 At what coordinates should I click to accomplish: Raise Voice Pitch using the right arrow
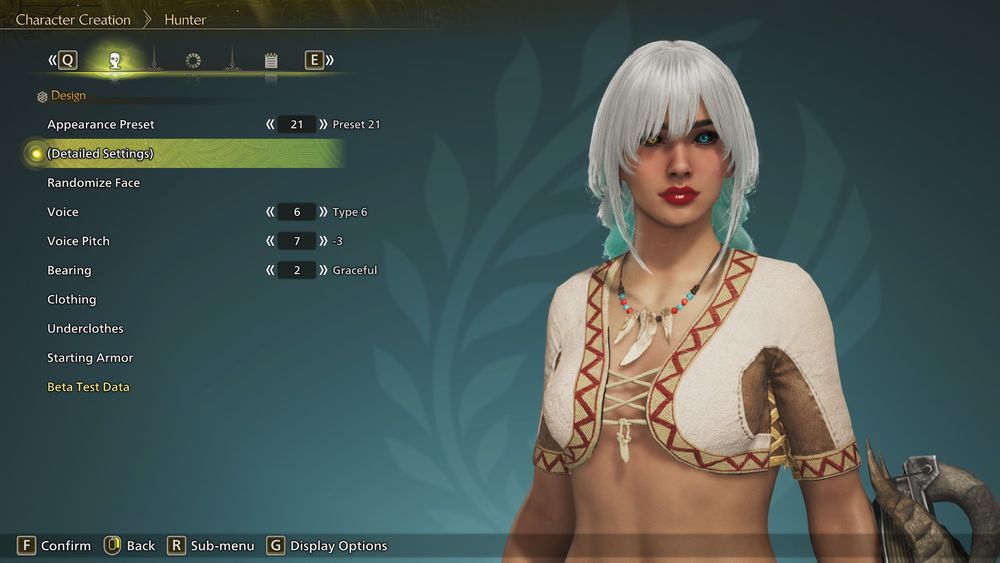click(323, 241)
